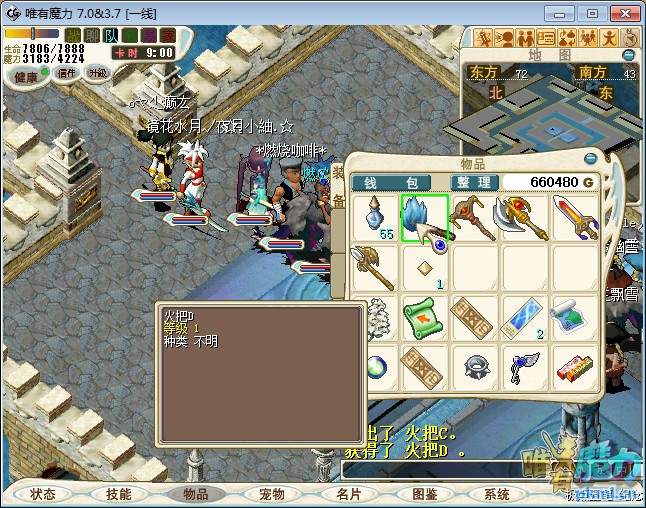Minimize the 物品 inventory panel

point(590,157)
